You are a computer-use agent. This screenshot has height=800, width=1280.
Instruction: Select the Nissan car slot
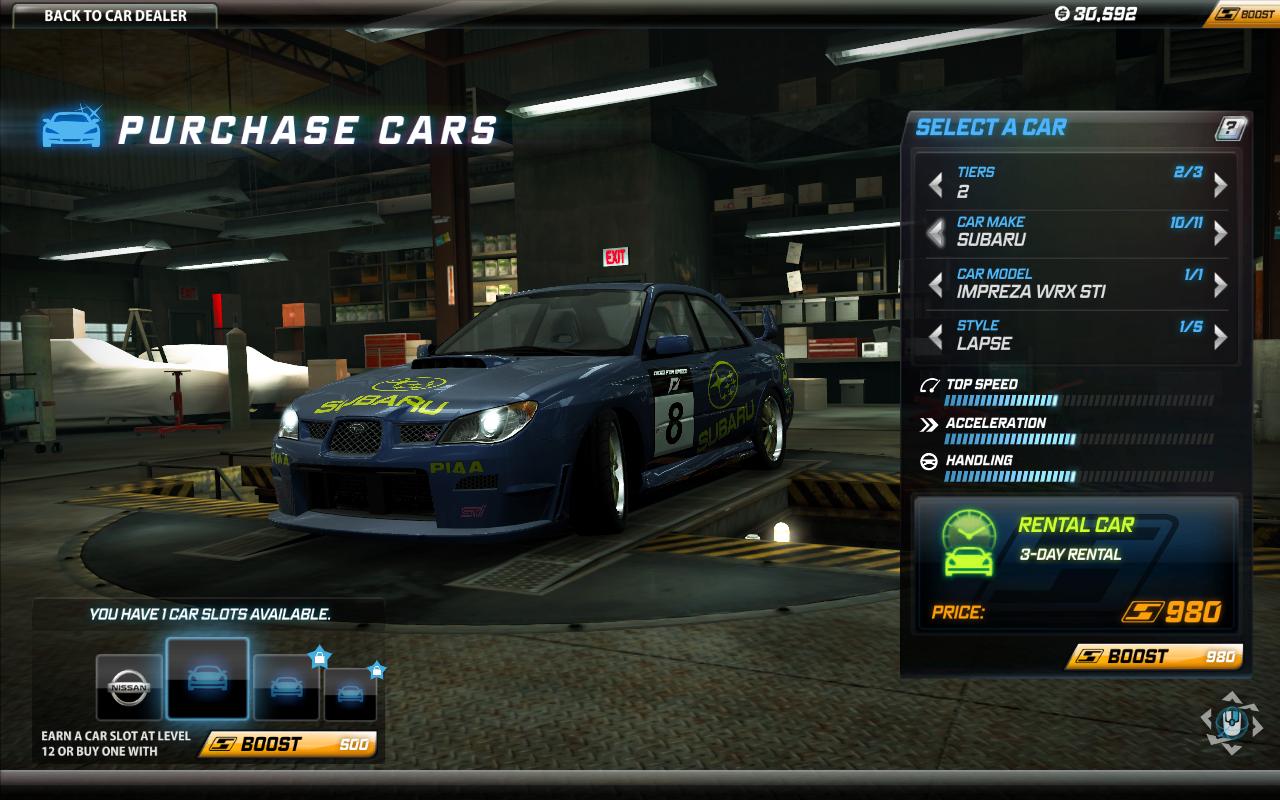(x=129, y=687)
